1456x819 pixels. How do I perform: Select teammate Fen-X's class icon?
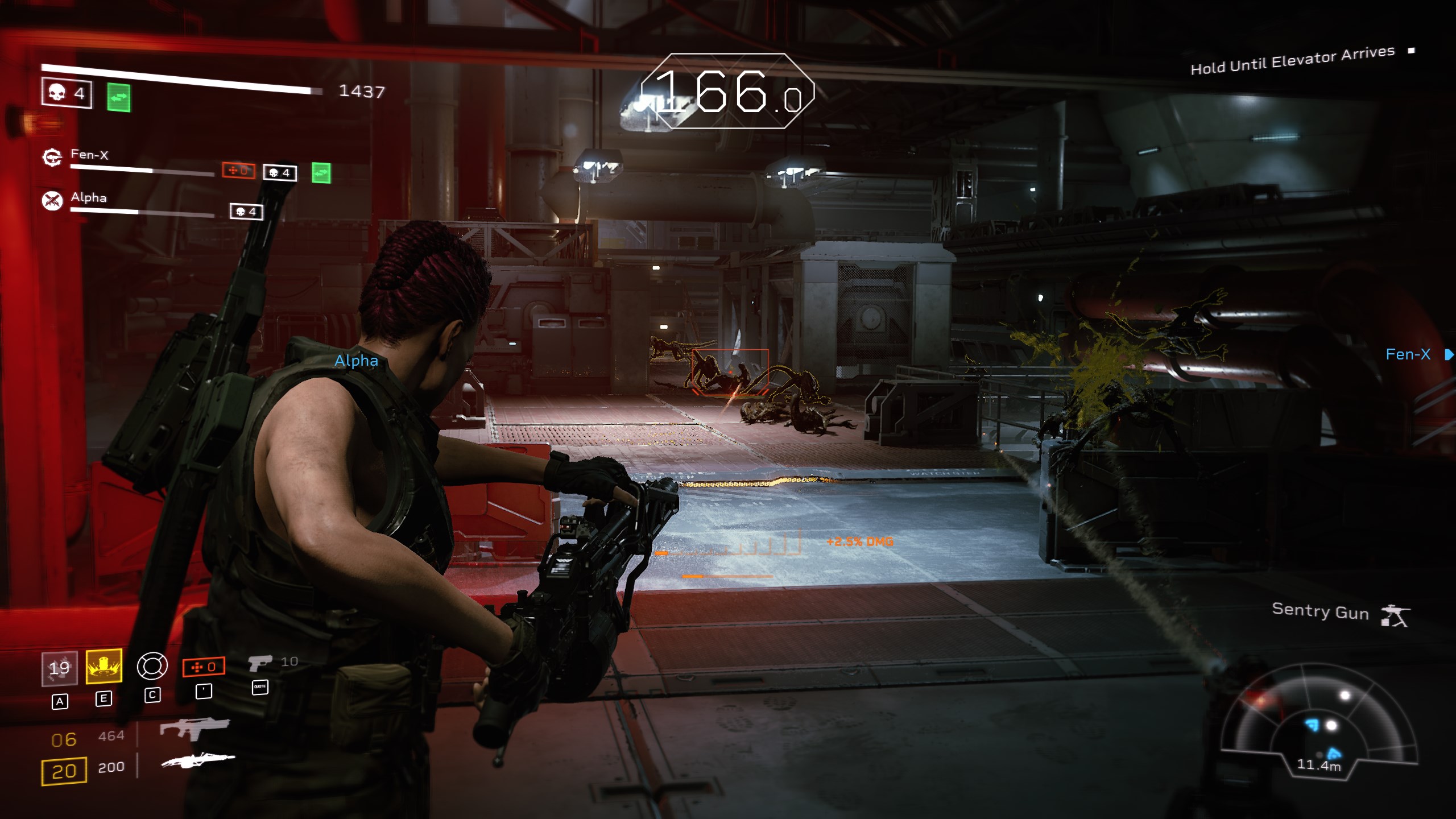click(52, 158)
